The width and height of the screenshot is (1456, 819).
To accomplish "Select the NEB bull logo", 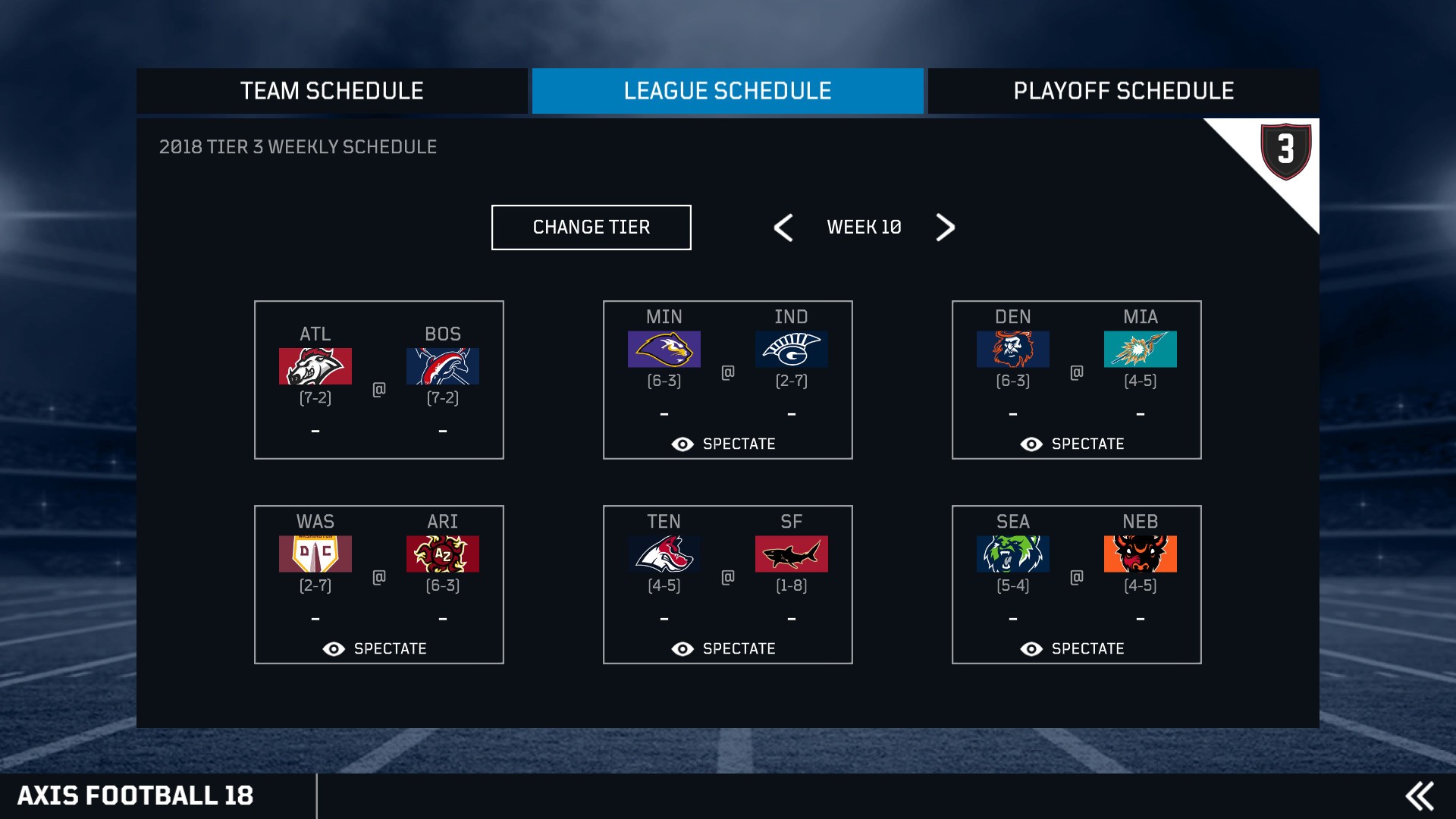I will 1140,554.
